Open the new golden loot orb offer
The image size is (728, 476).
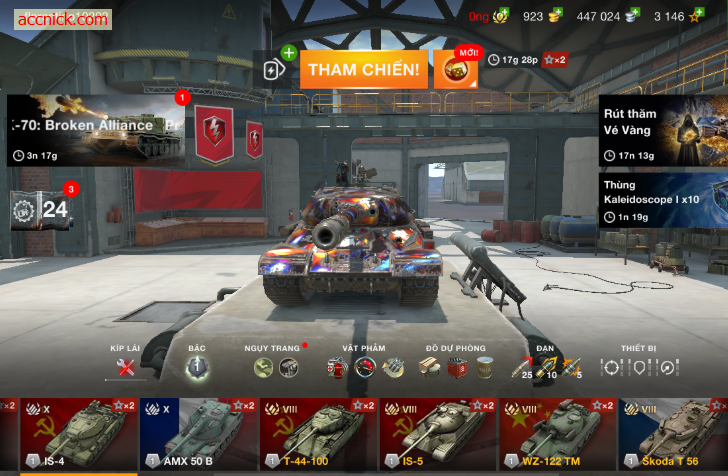tap(455, 69)
